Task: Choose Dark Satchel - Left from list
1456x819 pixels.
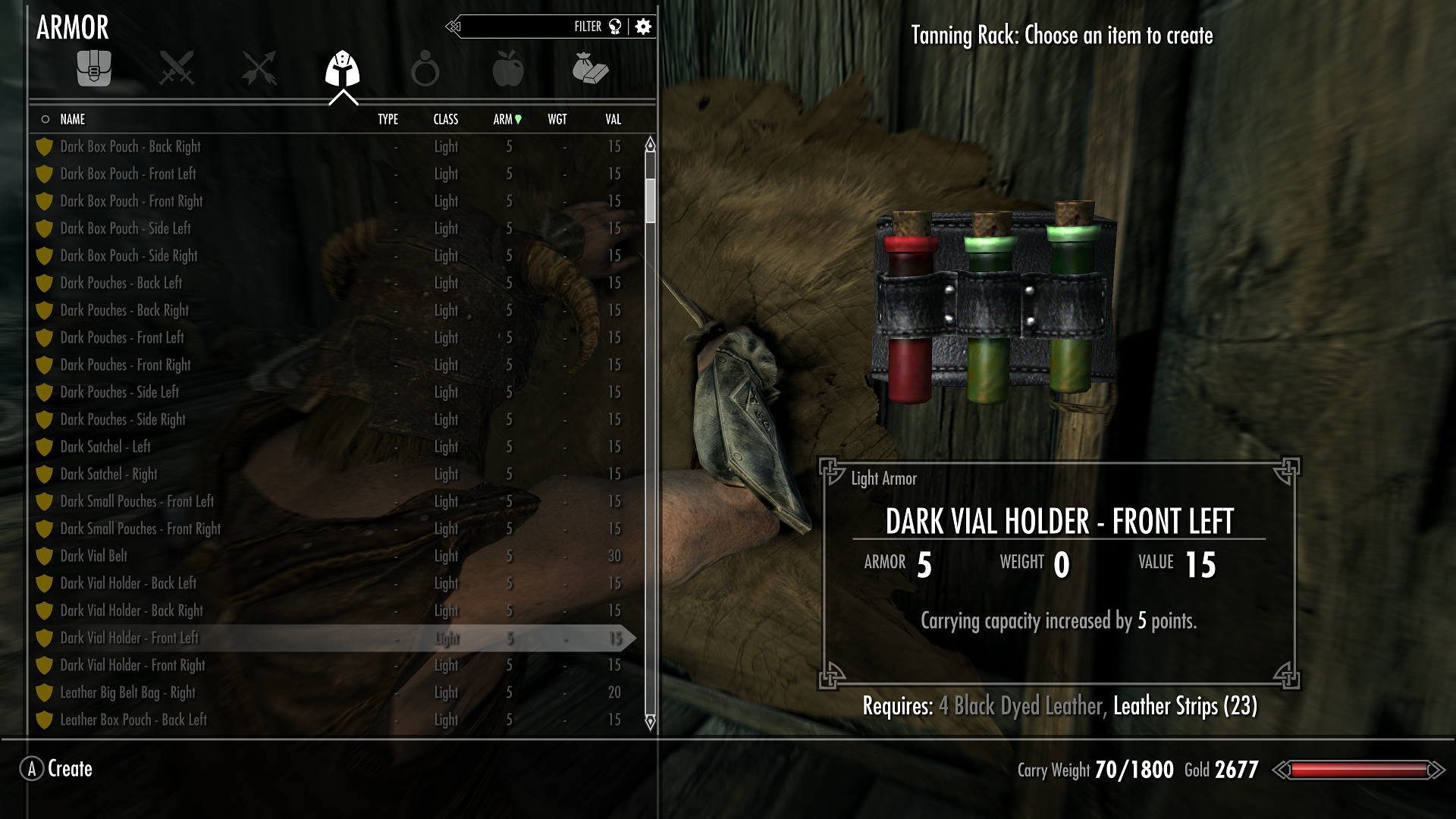Action: point(105,447)
